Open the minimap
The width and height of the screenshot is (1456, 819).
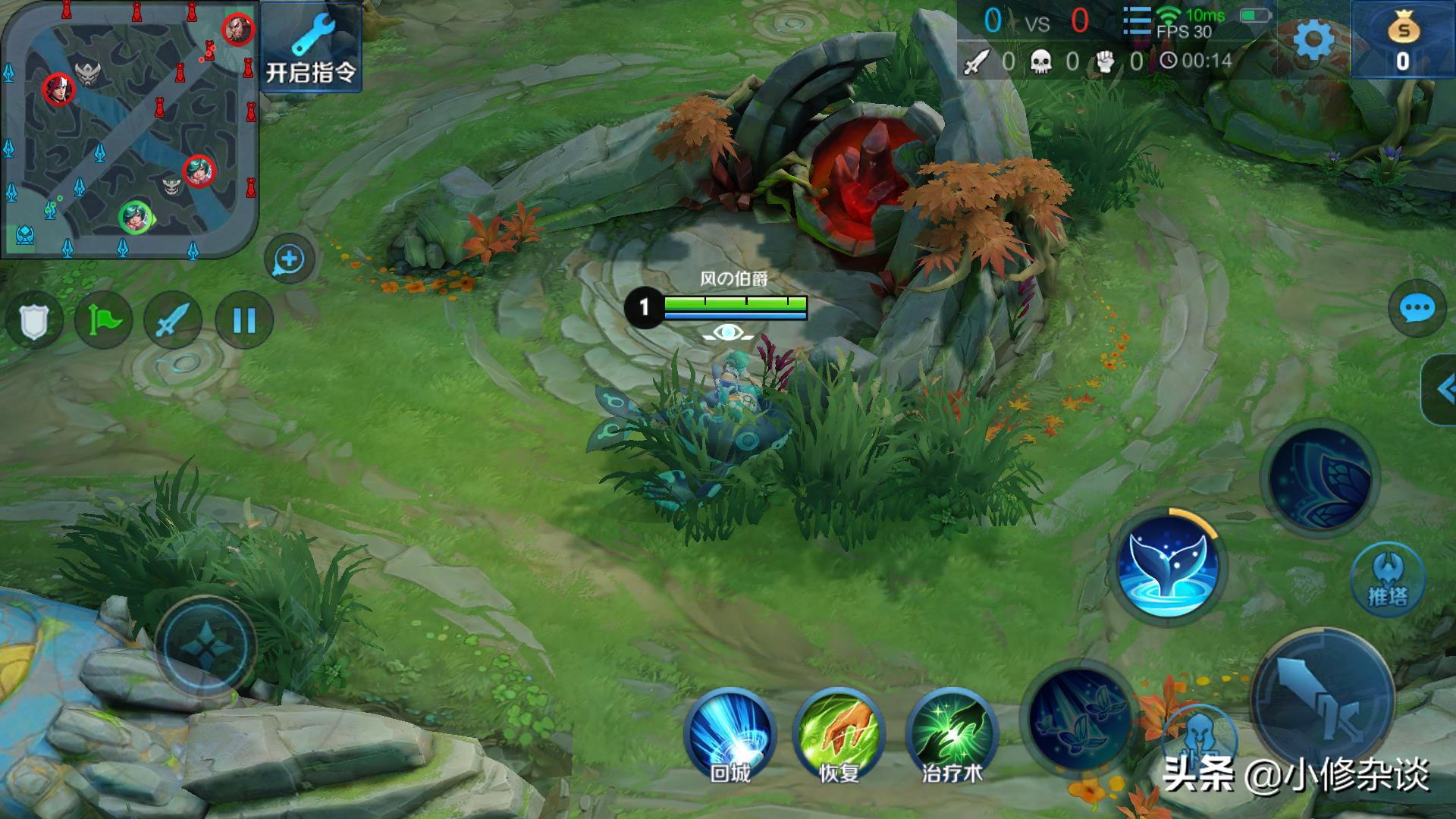coord(129,129)
